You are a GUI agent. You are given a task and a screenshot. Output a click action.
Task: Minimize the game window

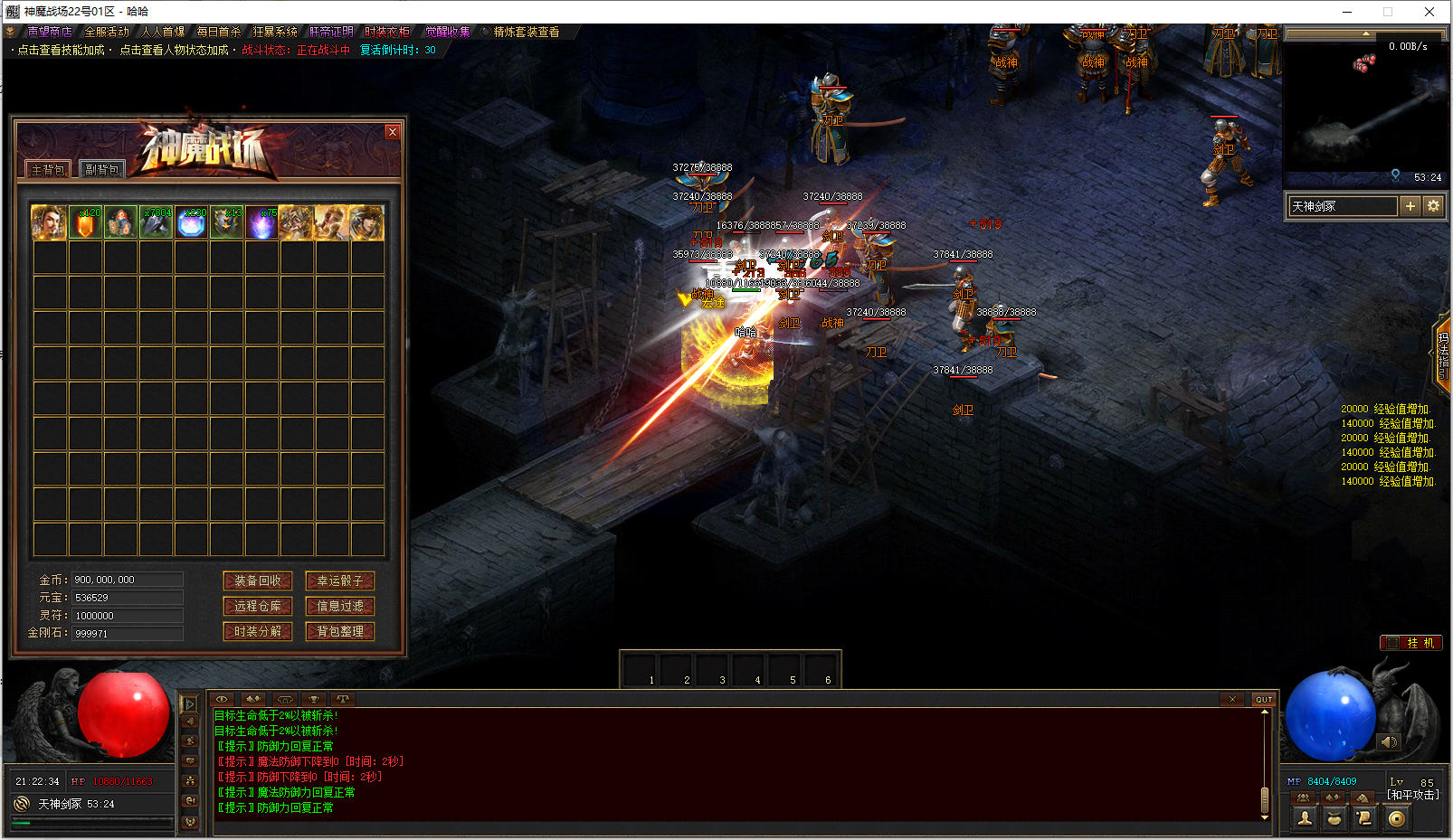[x=1346, y=12]
